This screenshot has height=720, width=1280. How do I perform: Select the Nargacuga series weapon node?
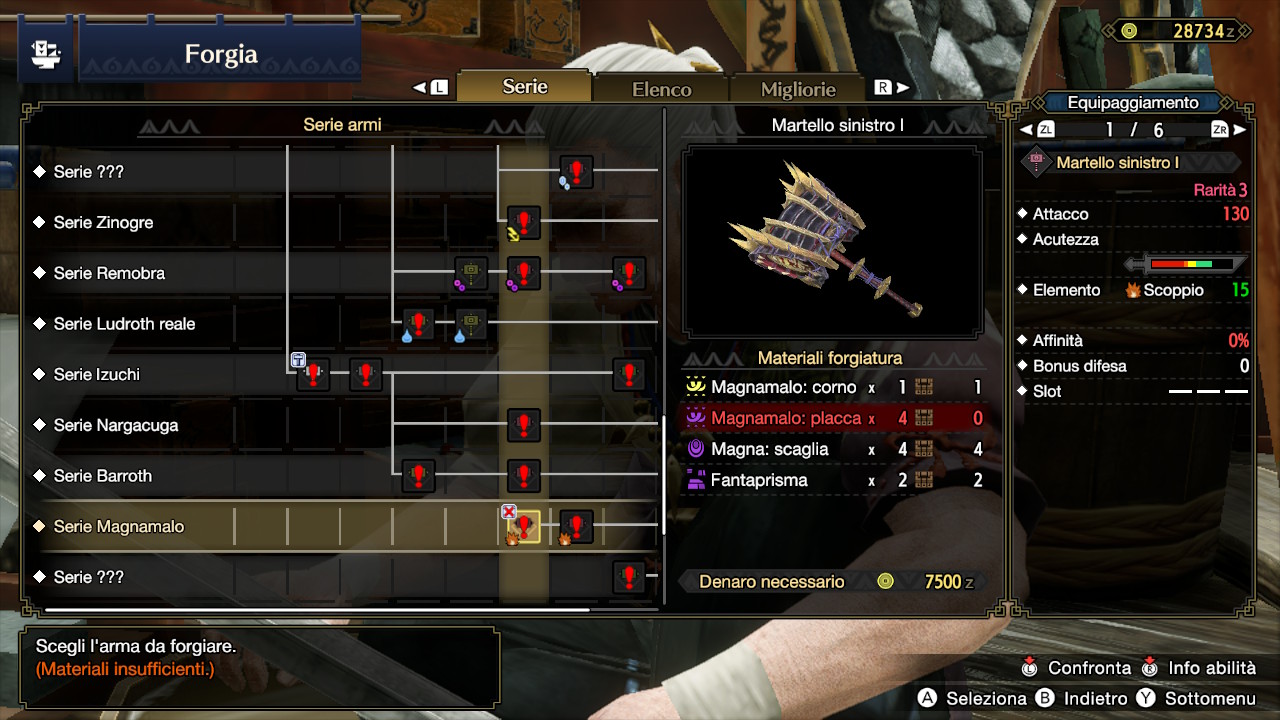(523, 425)
